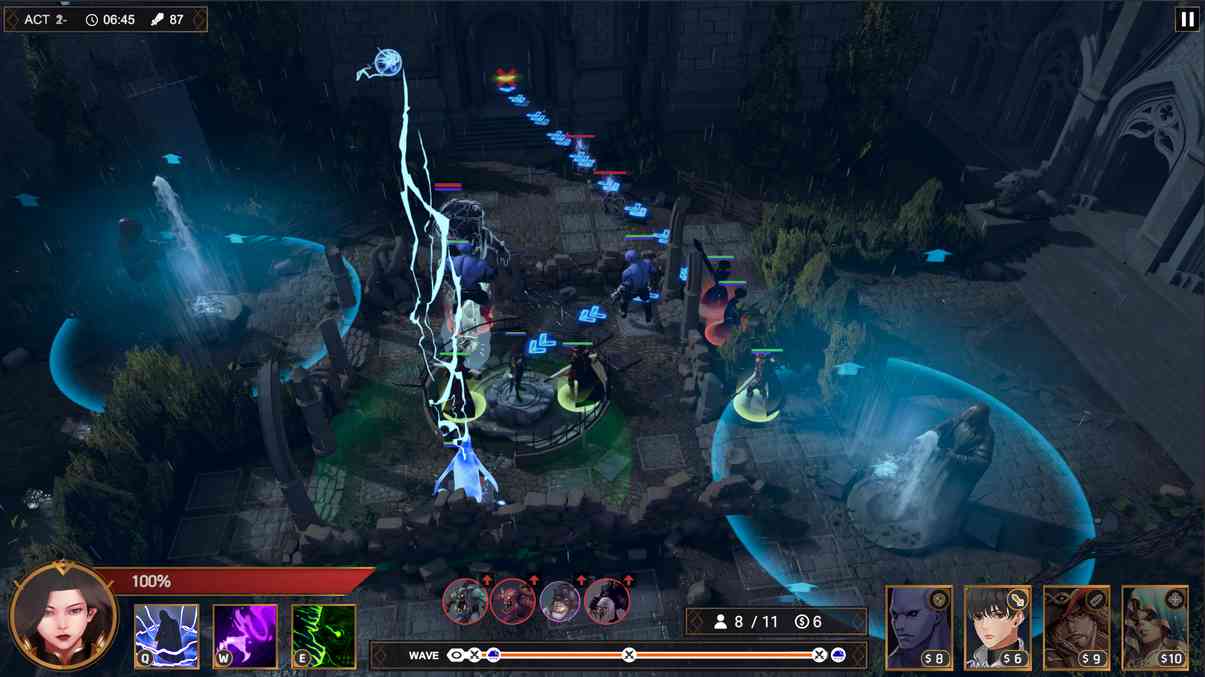Select the dark-haired heroine portrait

click(63, 618)
